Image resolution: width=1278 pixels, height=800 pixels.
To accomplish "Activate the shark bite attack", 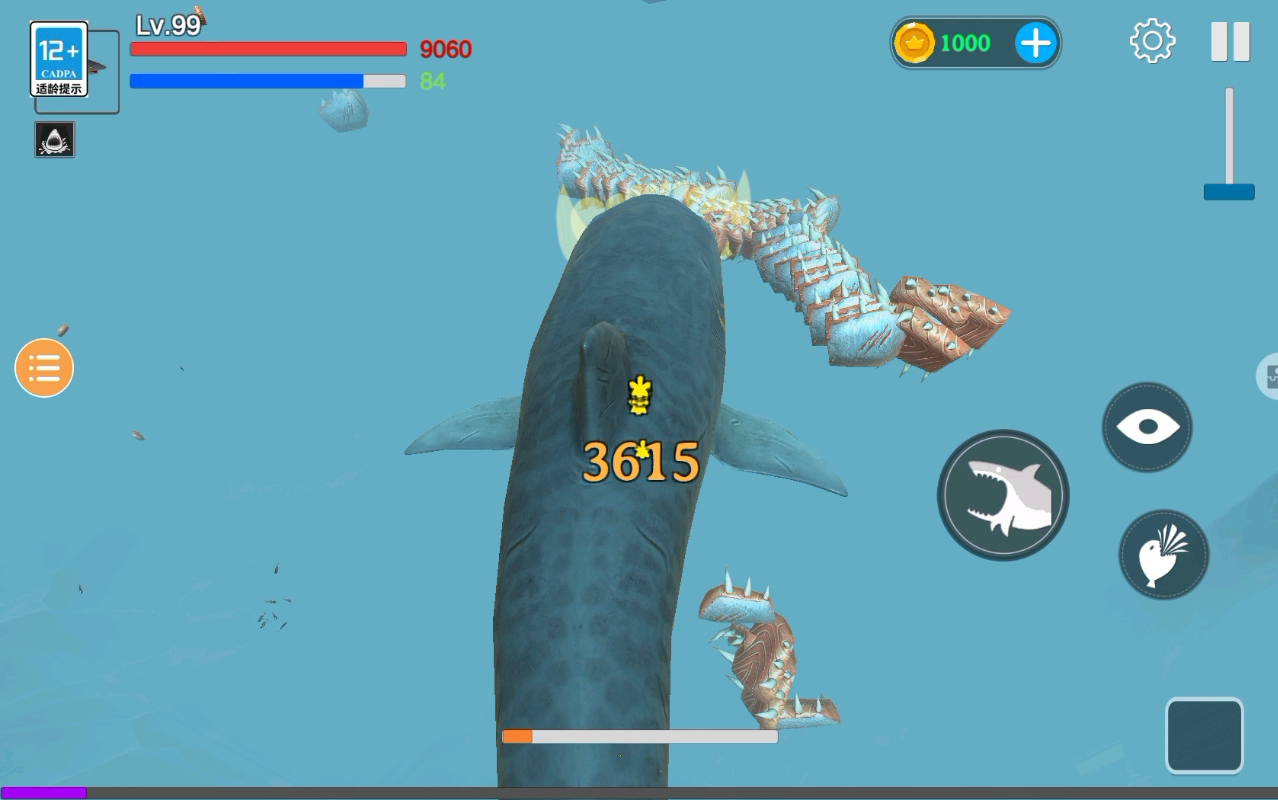I will pos(1003,495).
